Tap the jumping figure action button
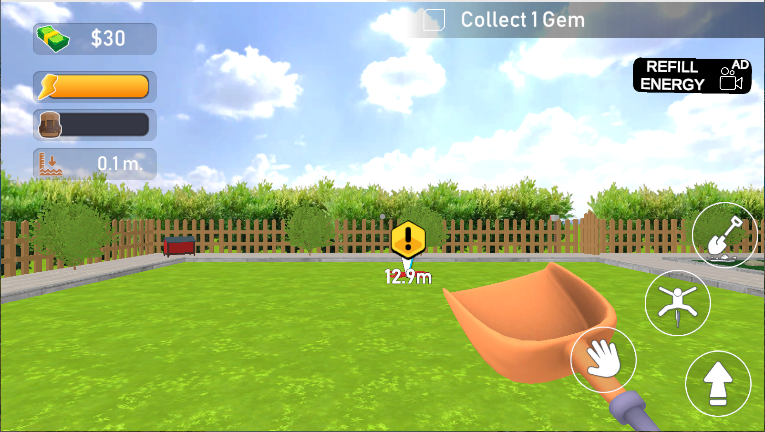 point(677,301)
